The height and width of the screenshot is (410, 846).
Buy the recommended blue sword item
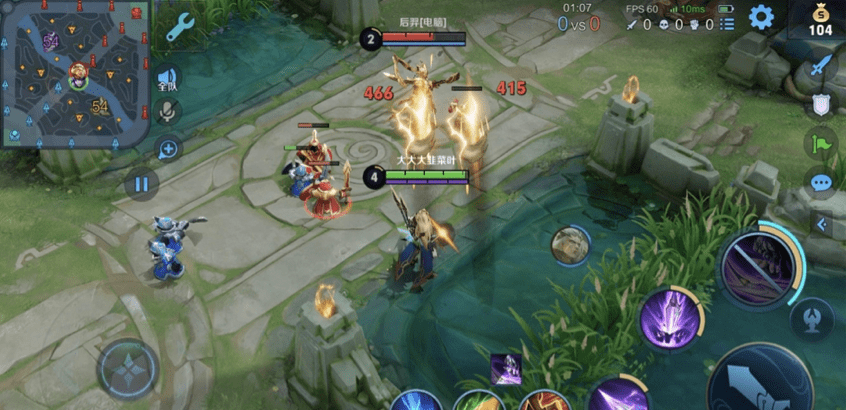tap(821, 68)
